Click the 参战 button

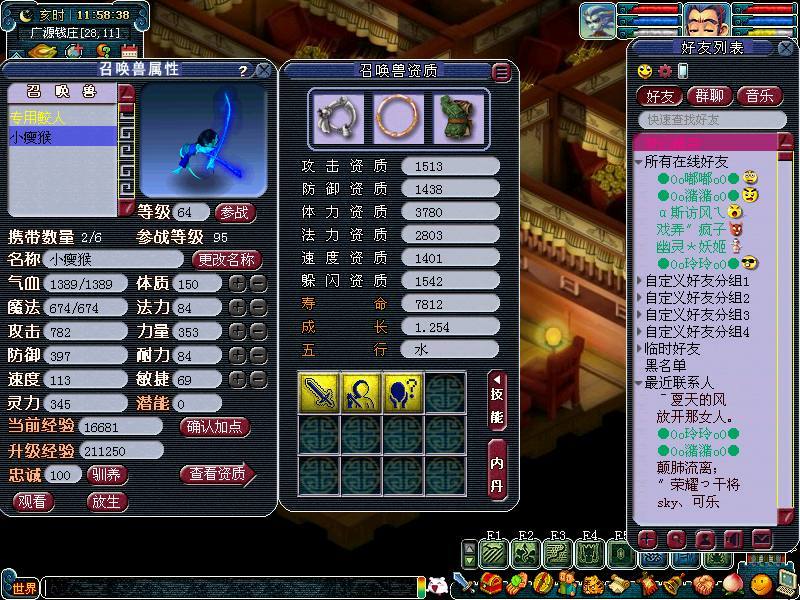pos(235,213)
